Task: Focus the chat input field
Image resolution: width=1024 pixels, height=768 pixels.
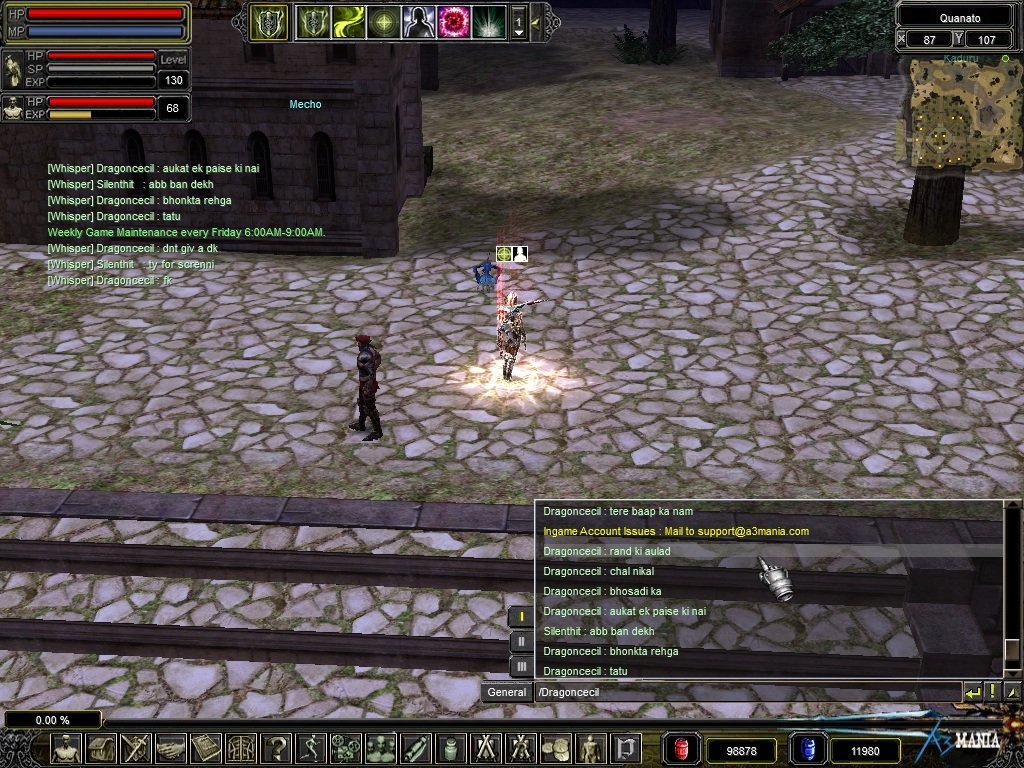Action: (745, 692)
